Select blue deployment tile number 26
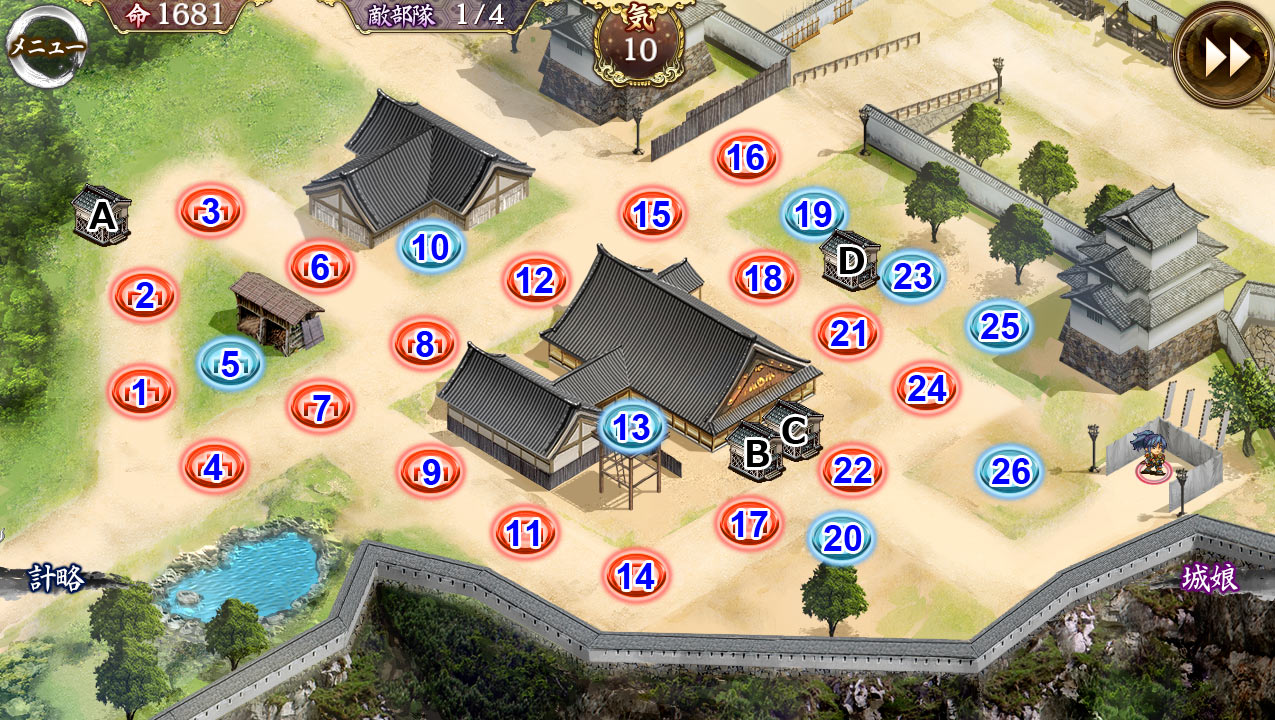The image size is (1275, 720). tap(1010, 471)
